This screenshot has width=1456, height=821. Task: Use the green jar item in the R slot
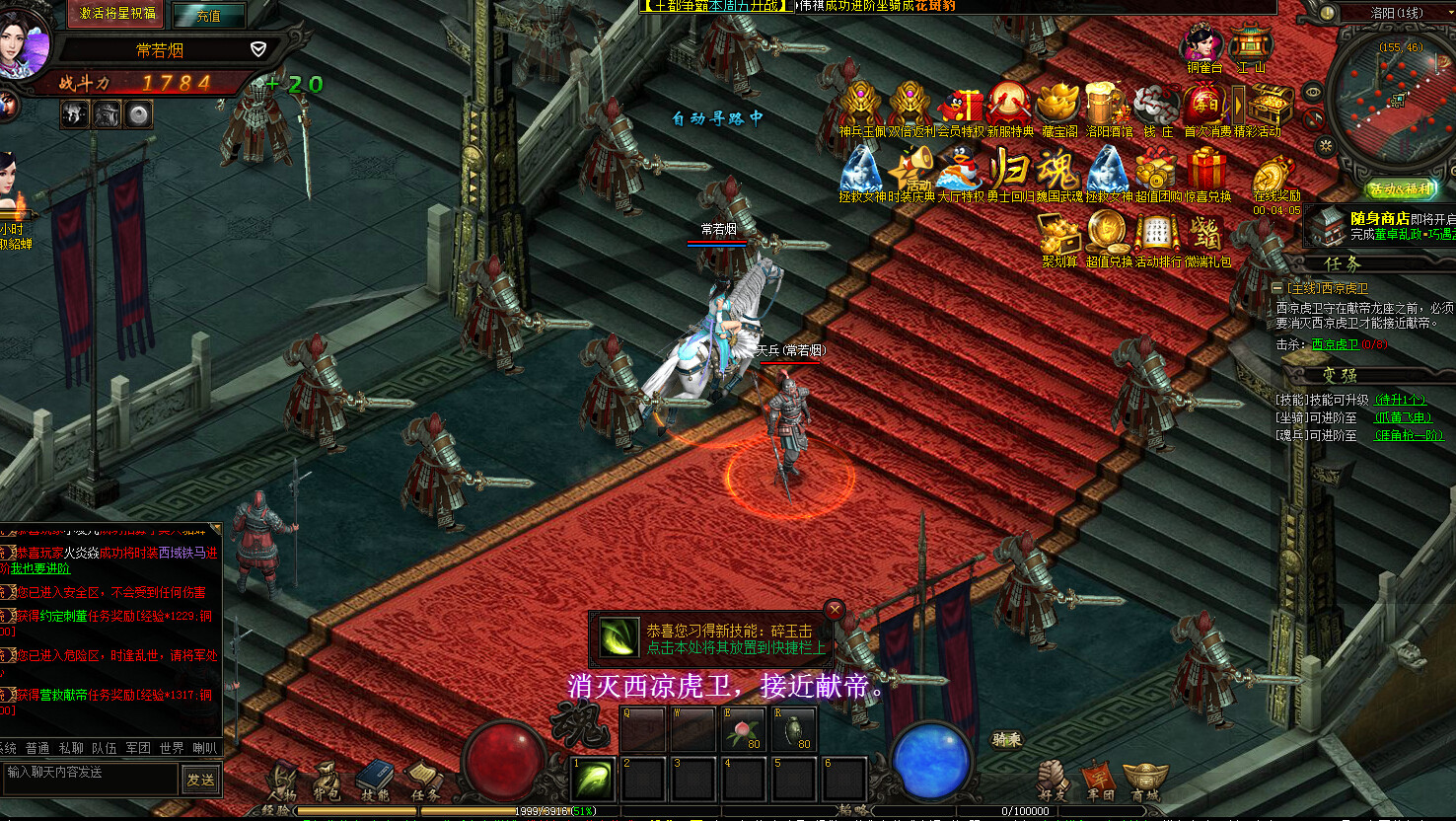(795, 728)
